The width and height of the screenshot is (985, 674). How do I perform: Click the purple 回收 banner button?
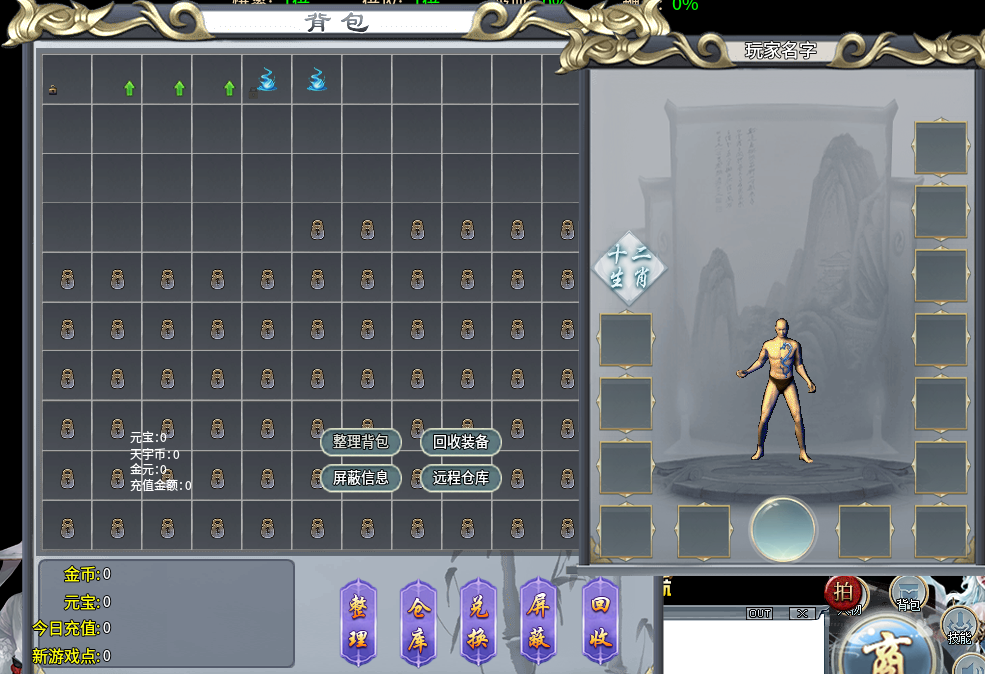(x=600, y=620)
